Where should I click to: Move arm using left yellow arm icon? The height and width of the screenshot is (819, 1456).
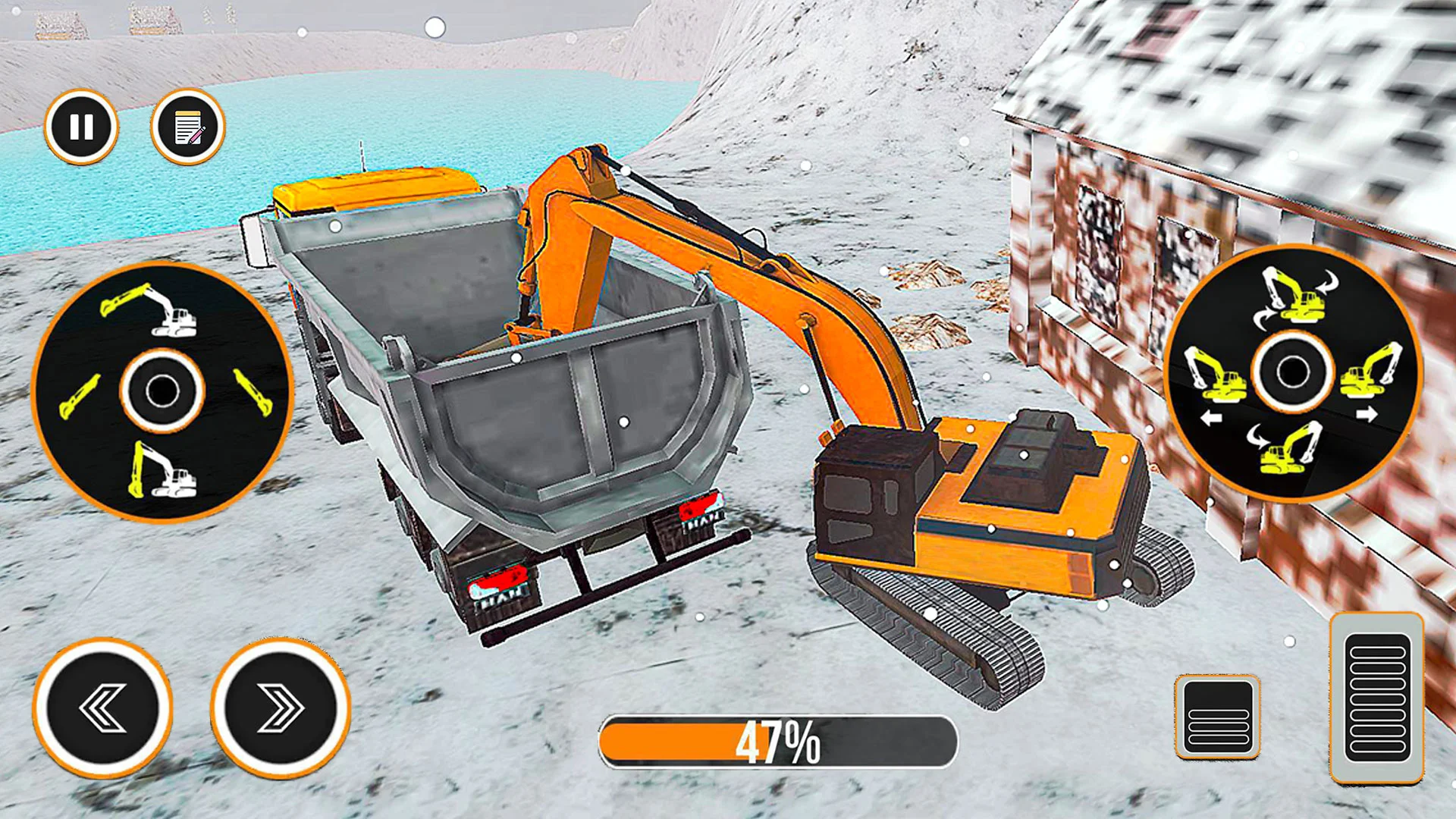pyautogui.click(x=79, y=396)
